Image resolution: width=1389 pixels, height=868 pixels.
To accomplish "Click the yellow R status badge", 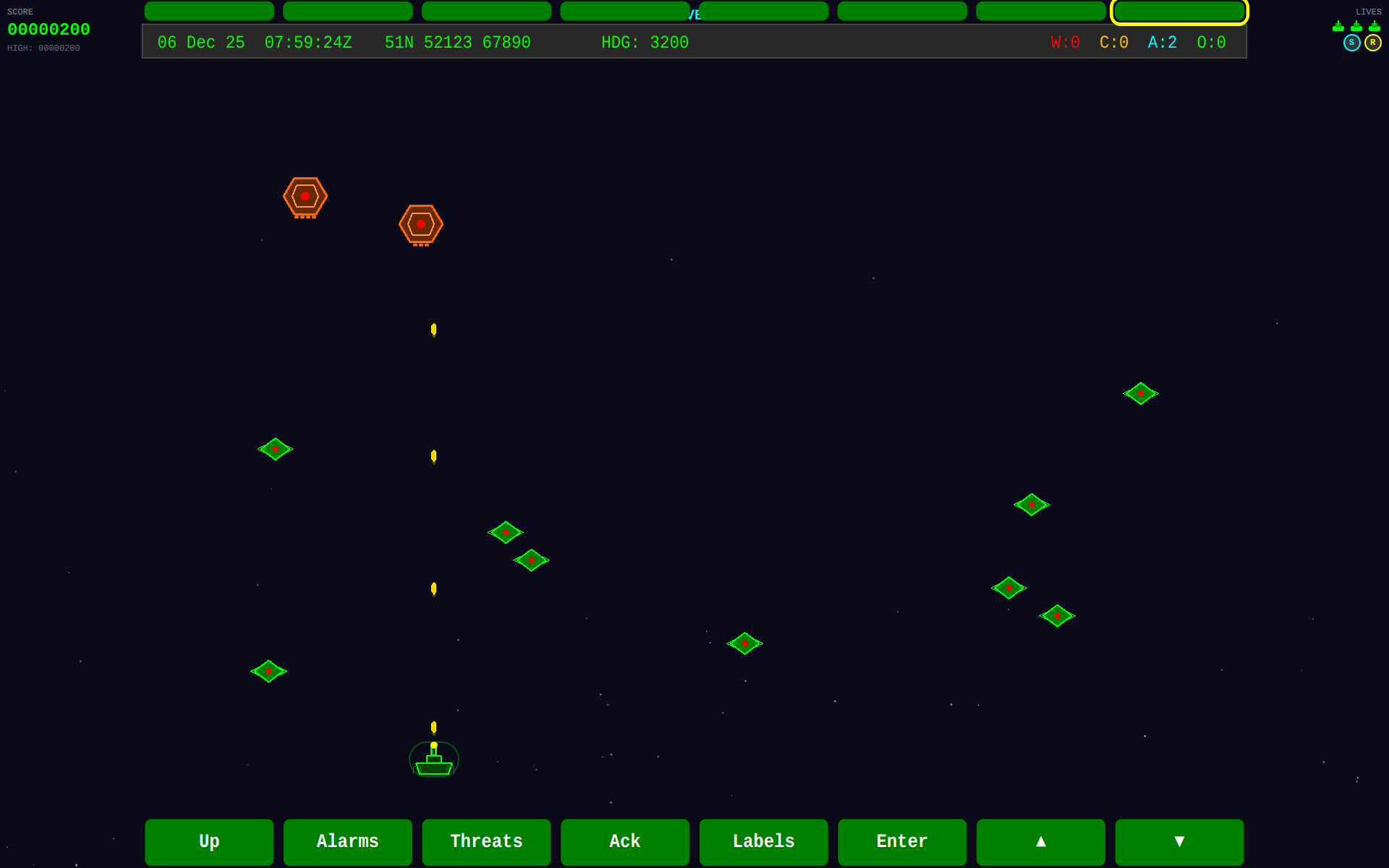I will click(x=1373, y=43).
